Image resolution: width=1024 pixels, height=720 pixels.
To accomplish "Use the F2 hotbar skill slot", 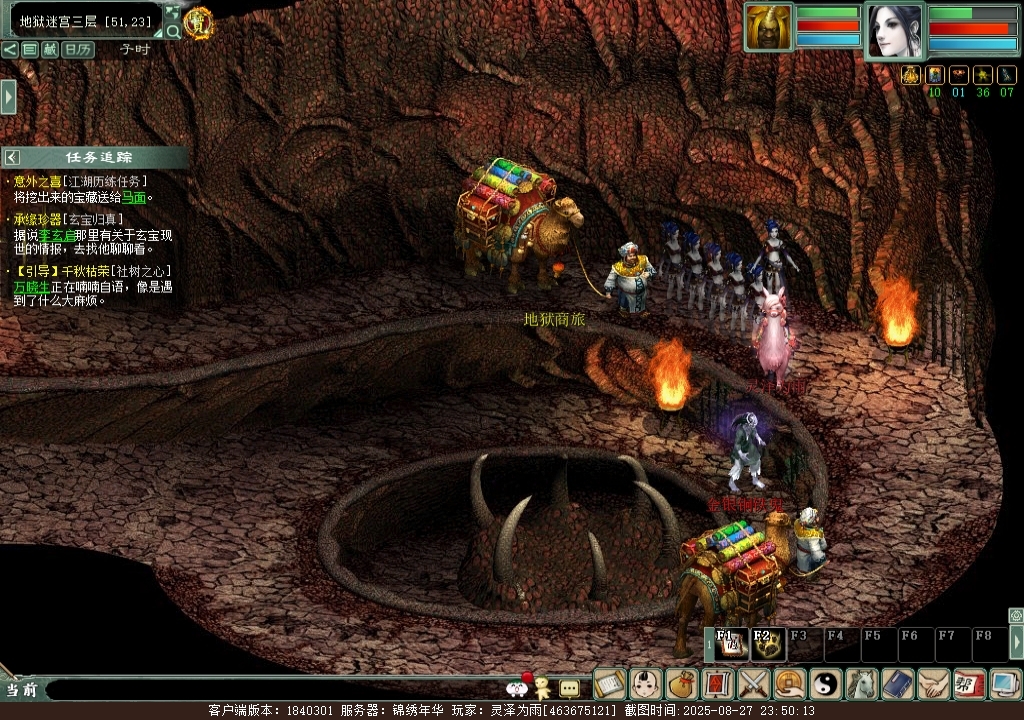I will [768, 644].
